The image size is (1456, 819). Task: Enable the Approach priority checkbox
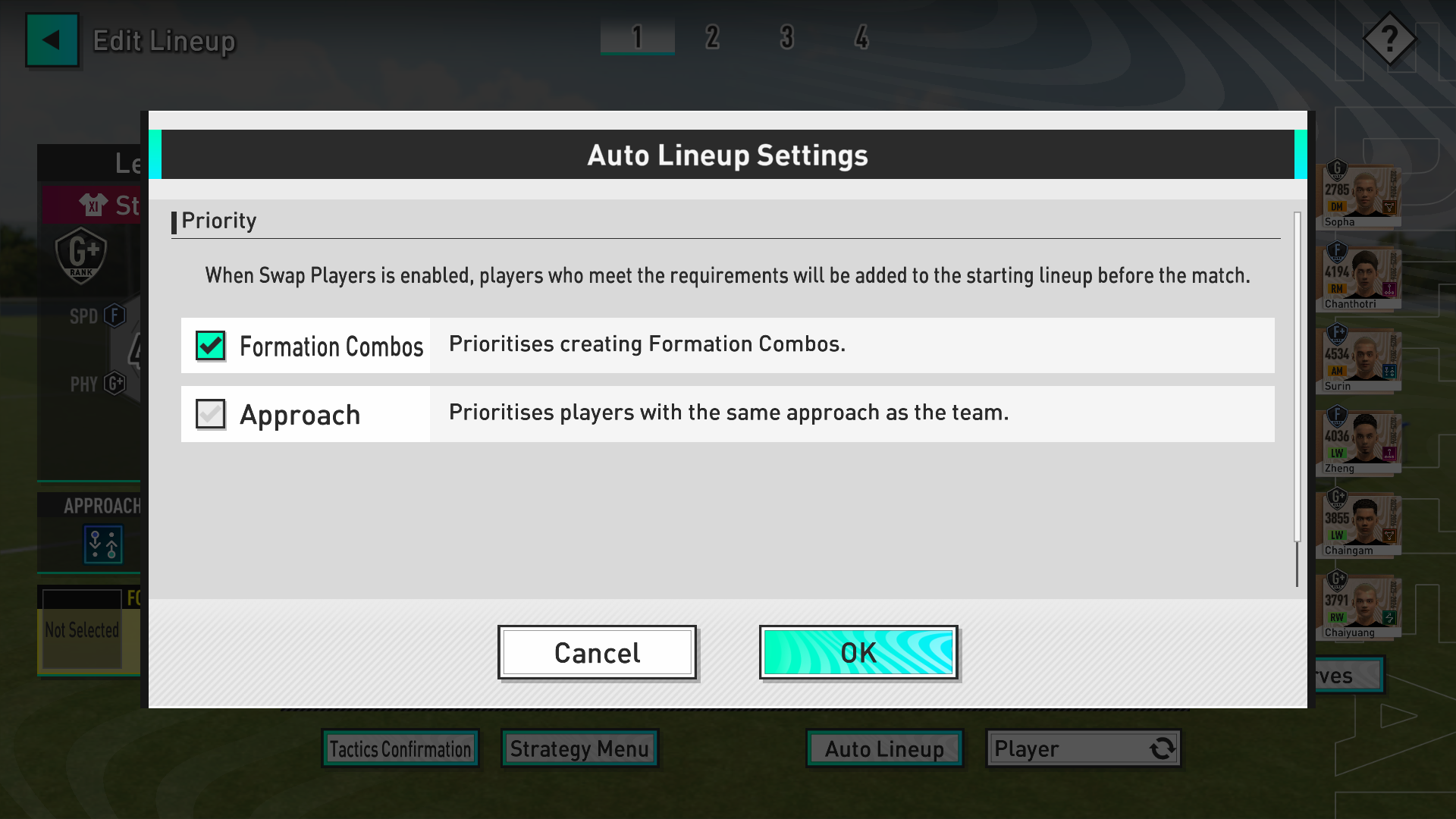pos(210,414)
